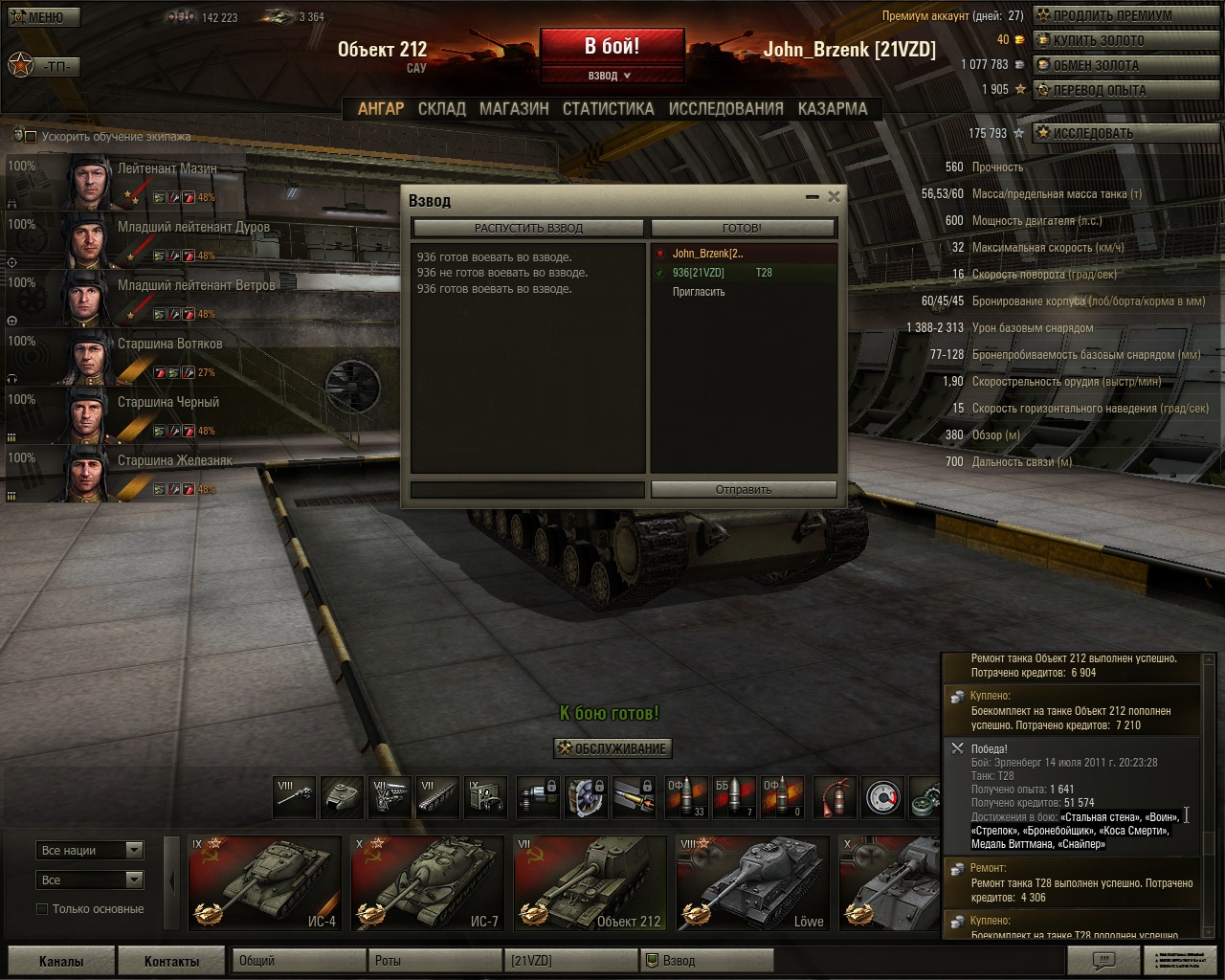Disband platoon with РАСПУСТИТЬ ВЗВОД
This screenshot has height=980, width=1225.
(528, 228)
